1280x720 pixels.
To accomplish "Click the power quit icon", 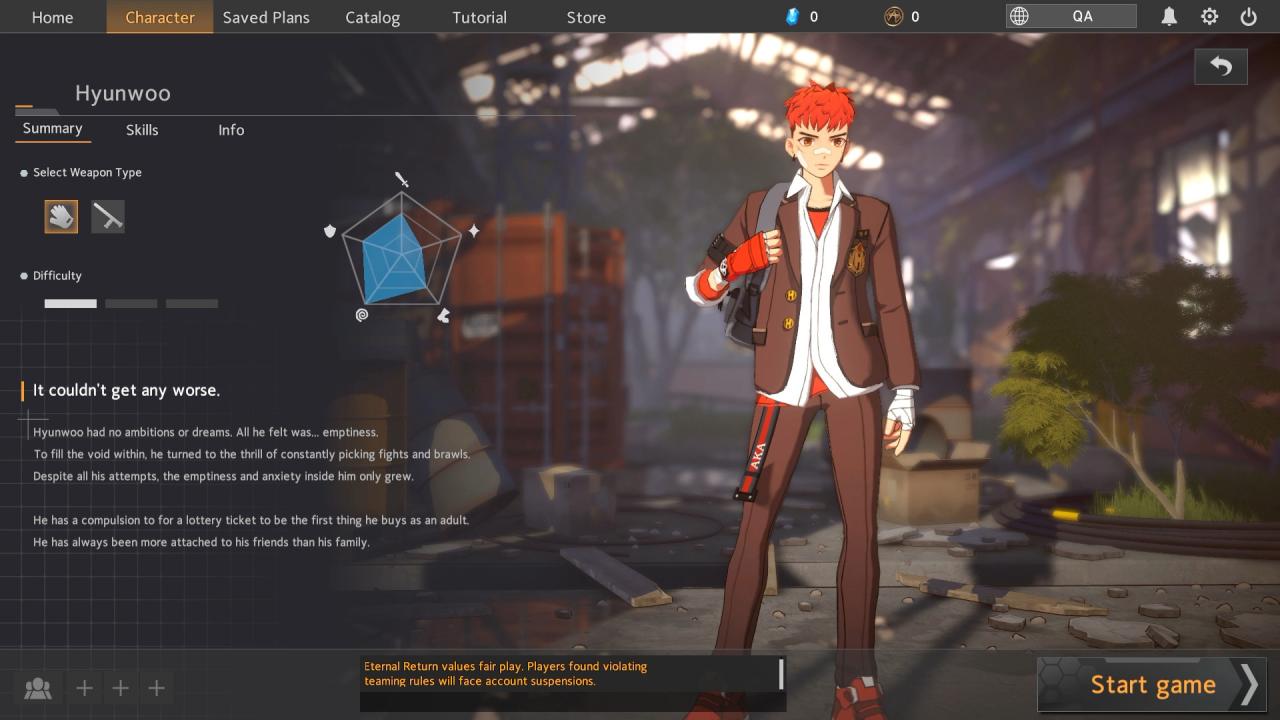I will tap(1248, 17).
